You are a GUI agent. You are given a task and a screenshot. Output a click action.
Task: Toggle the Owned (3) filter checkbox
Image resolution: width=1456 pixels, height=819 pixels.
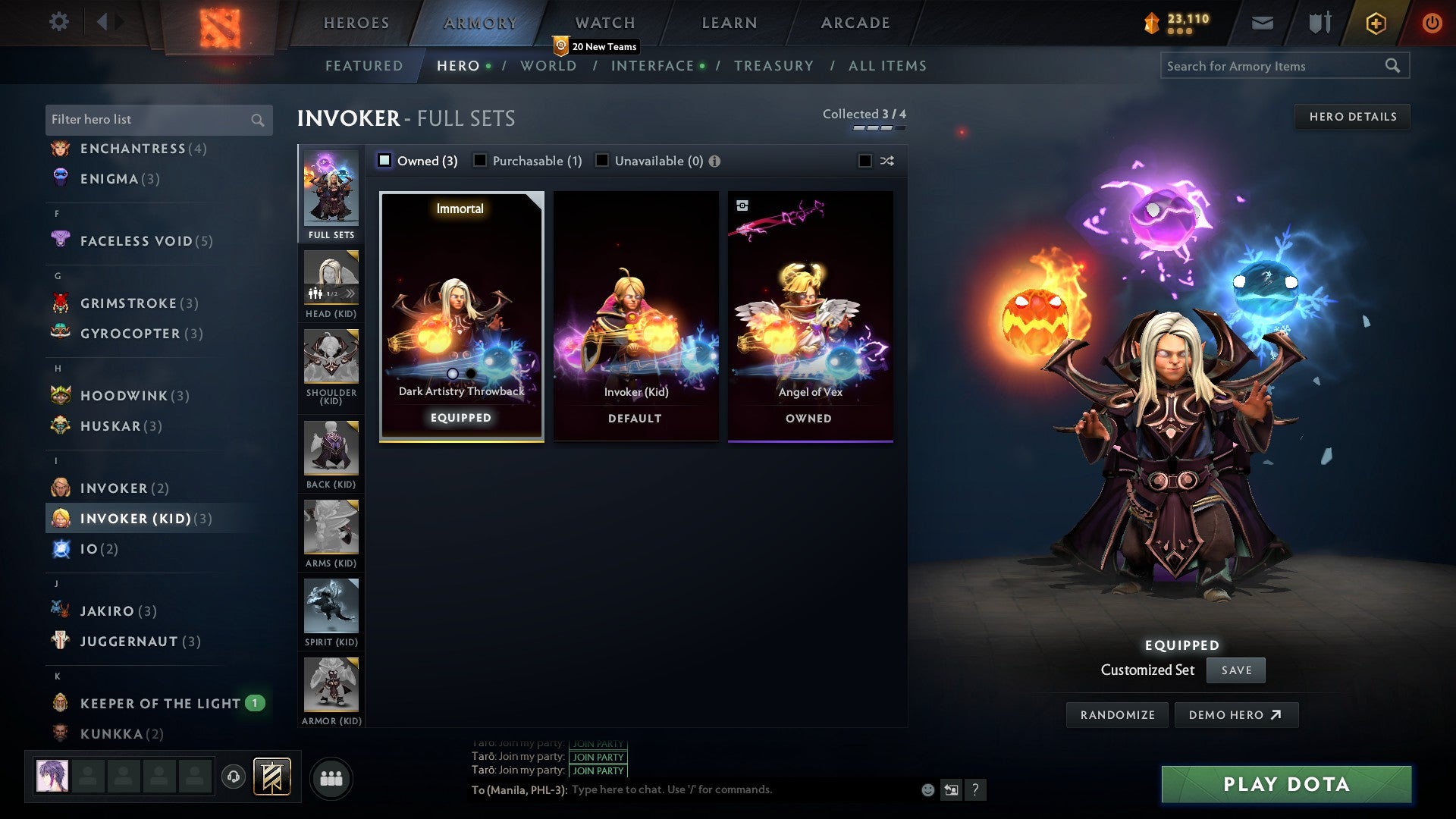coord(385,161)
